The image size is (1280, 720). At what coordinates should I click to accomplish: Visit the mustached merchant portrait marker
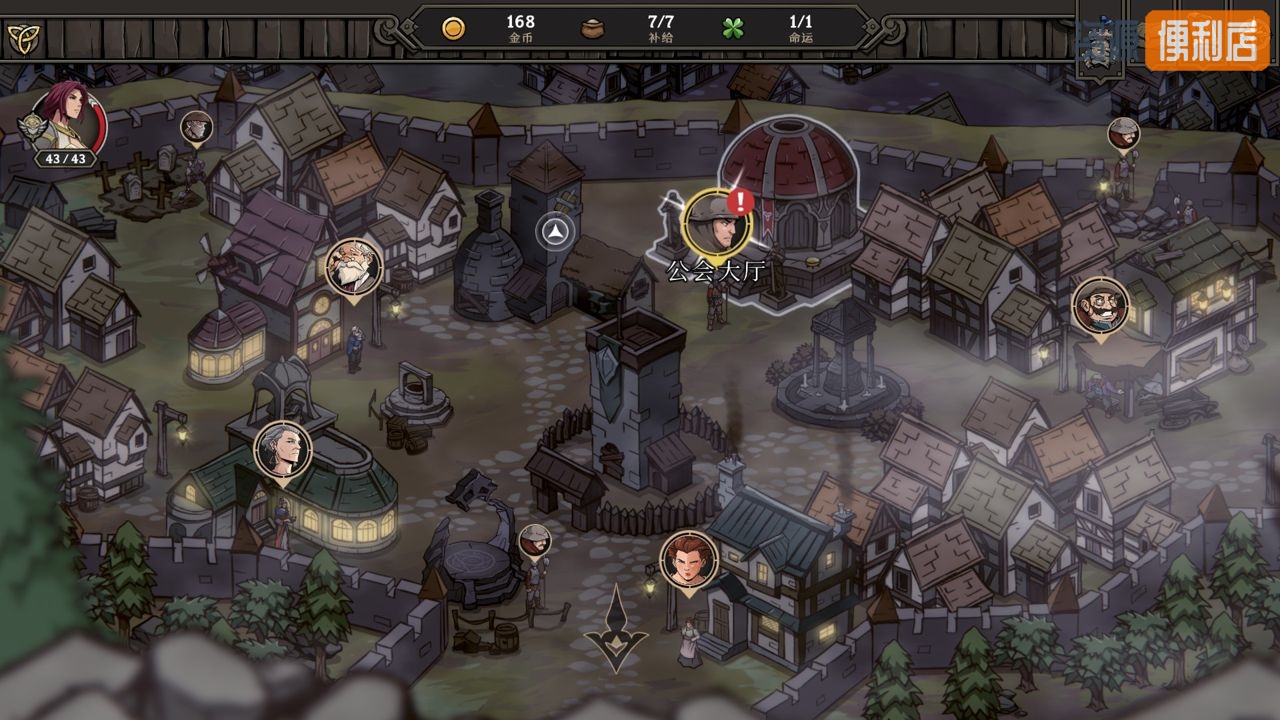[1100, 306]
